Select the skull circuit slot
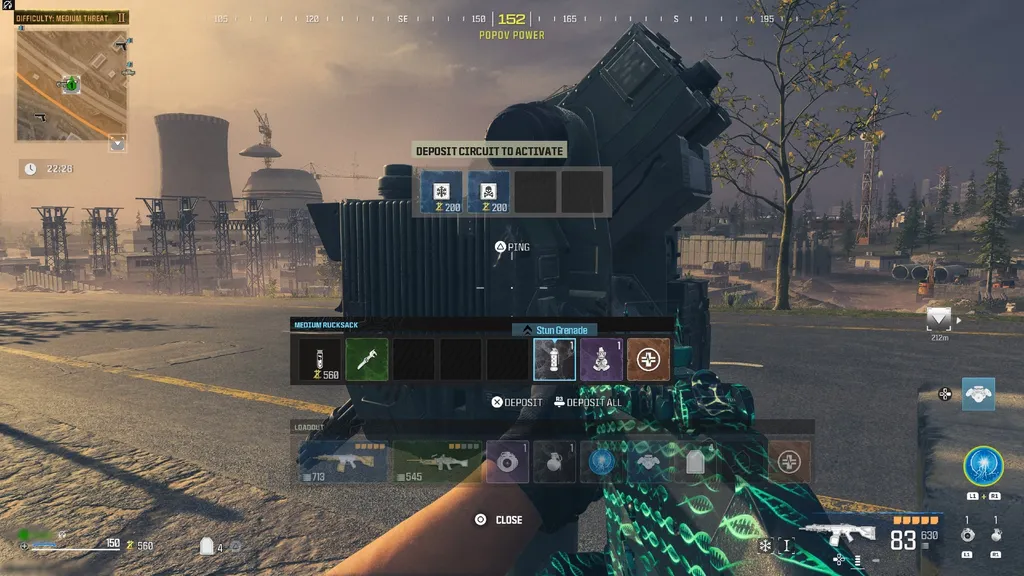This screenshot has height=576, width=1024. 489,191
